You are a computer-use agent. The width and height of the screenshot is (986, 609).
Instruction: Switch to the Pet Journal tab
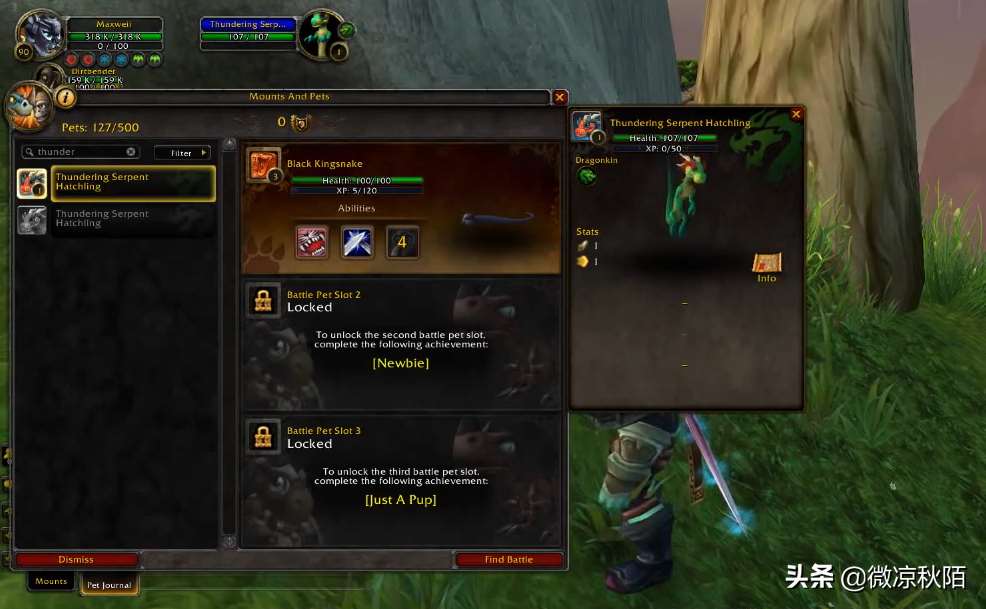109,585
